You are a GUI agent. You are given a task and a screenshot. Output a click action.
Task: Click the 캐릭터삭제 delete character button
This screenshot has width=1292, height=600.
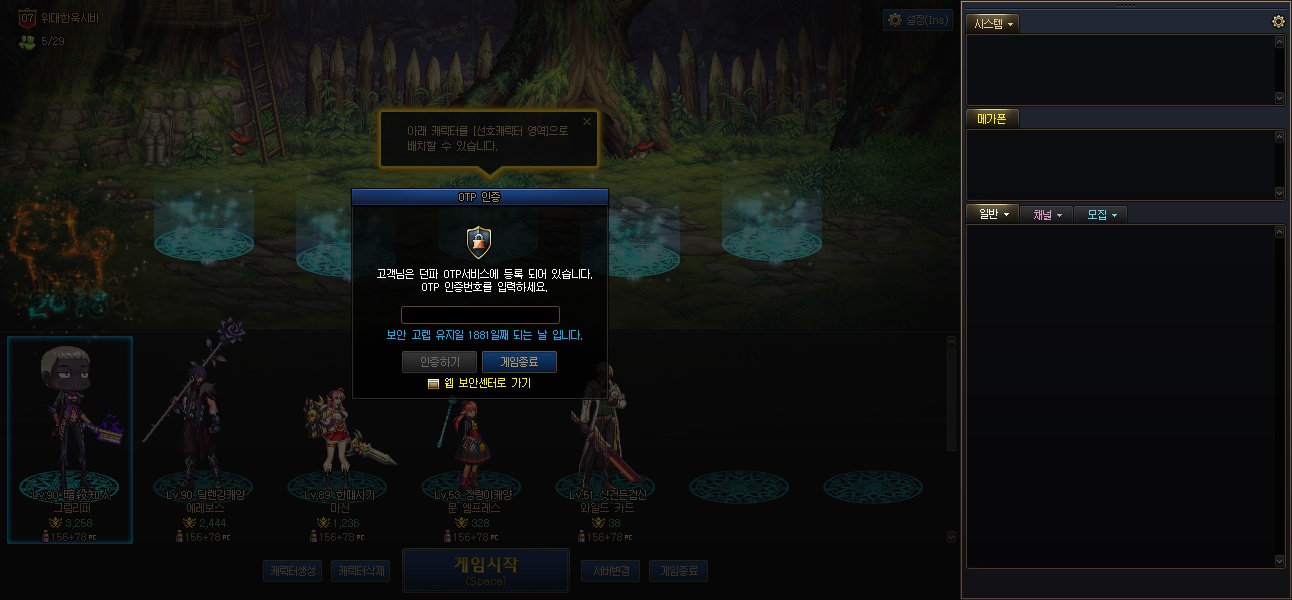tap(360, 571)
